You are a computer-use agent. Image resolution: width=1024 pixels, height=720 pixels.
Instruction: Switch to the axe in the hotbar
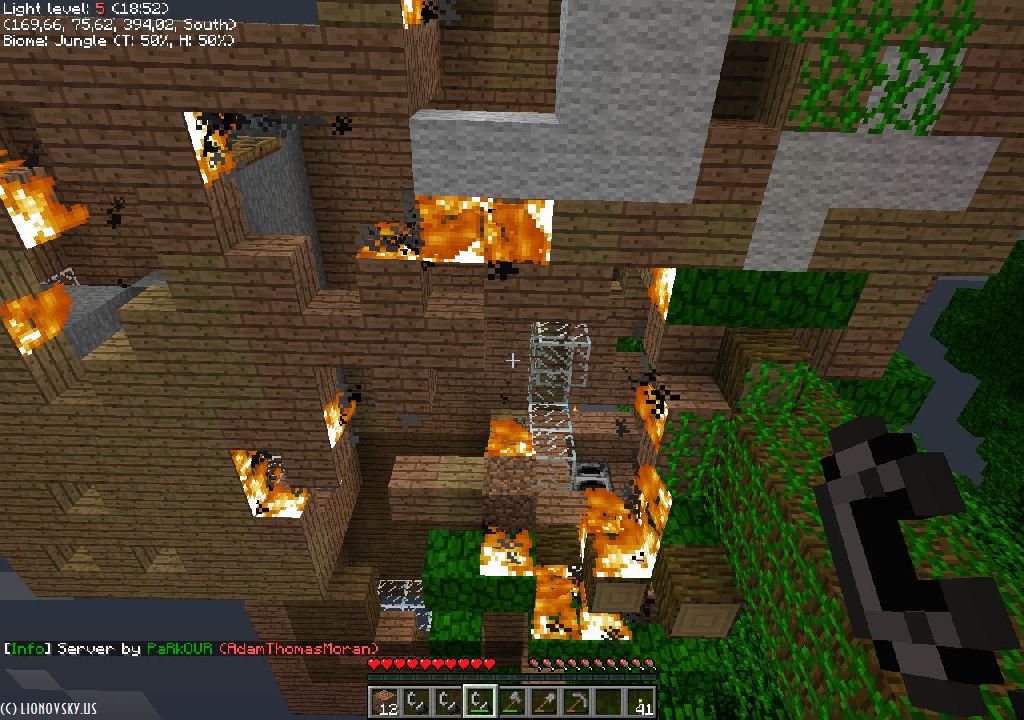point(513,702)
